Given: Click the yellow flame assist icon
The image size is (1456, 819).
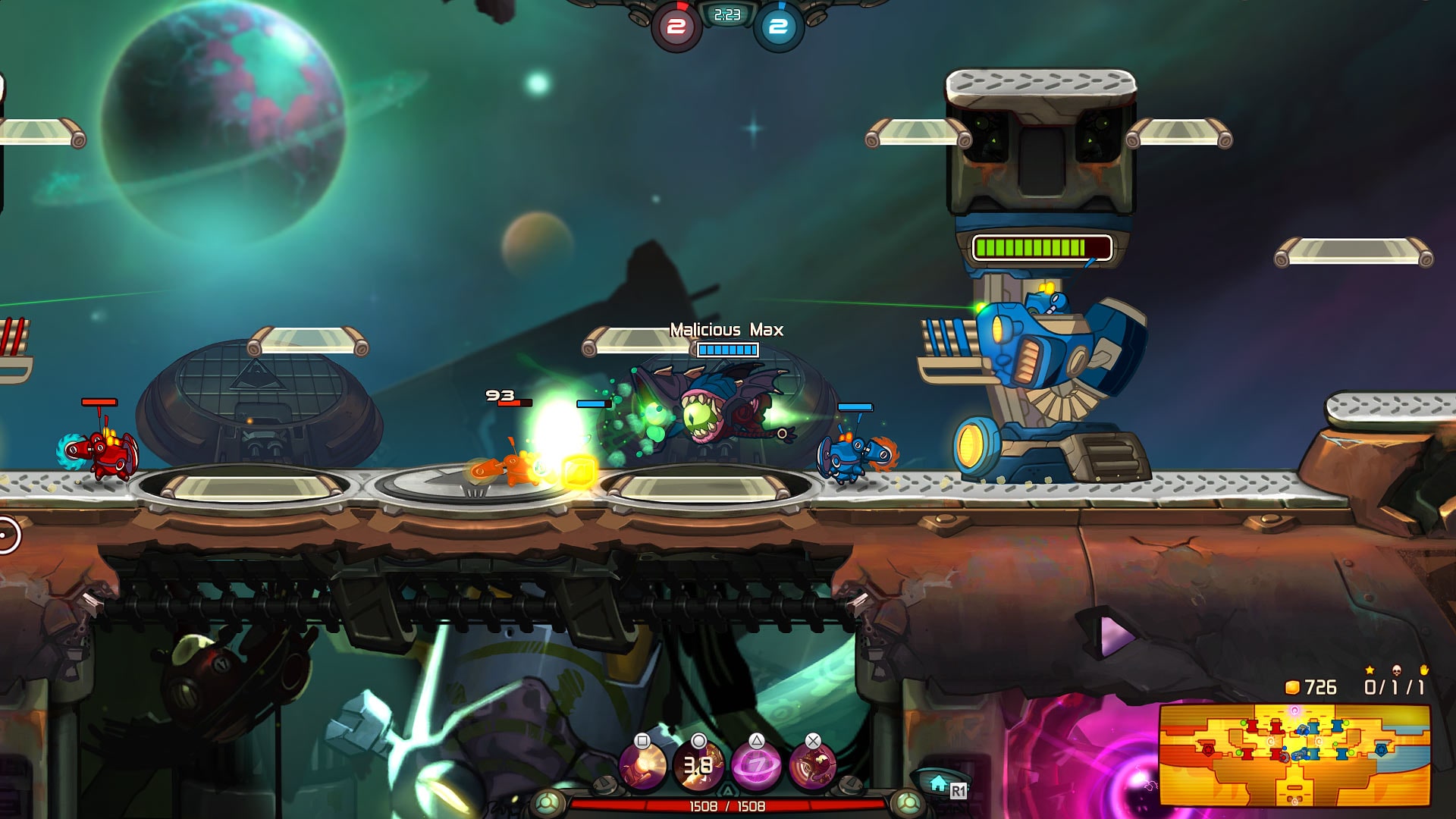Looking at the screenshot, I should (x=1424, y=670).
